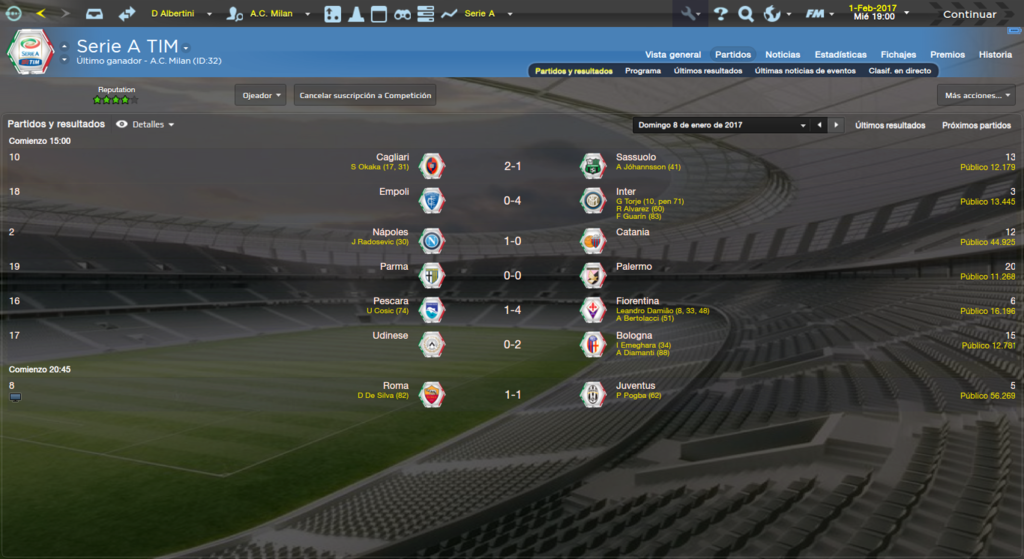Open the FM menu
This screenshot has height=559, width=1024.
point(820,14)
